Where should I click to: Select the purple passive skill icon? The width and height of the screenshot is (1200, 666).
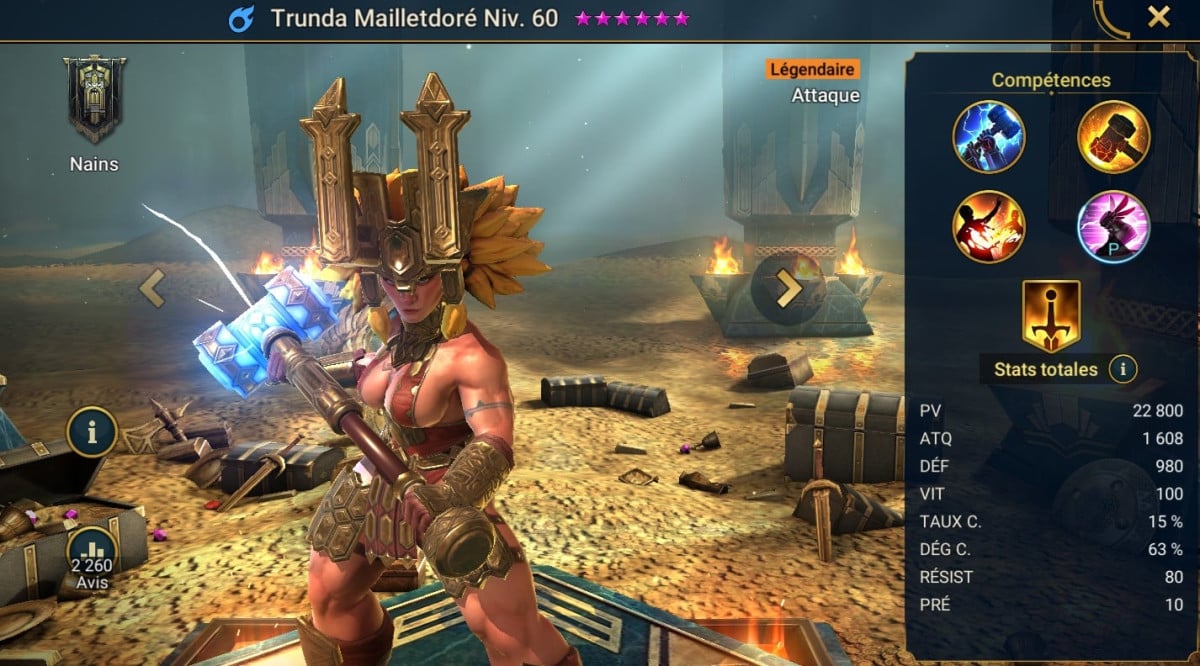click(x=1113, y=226)
